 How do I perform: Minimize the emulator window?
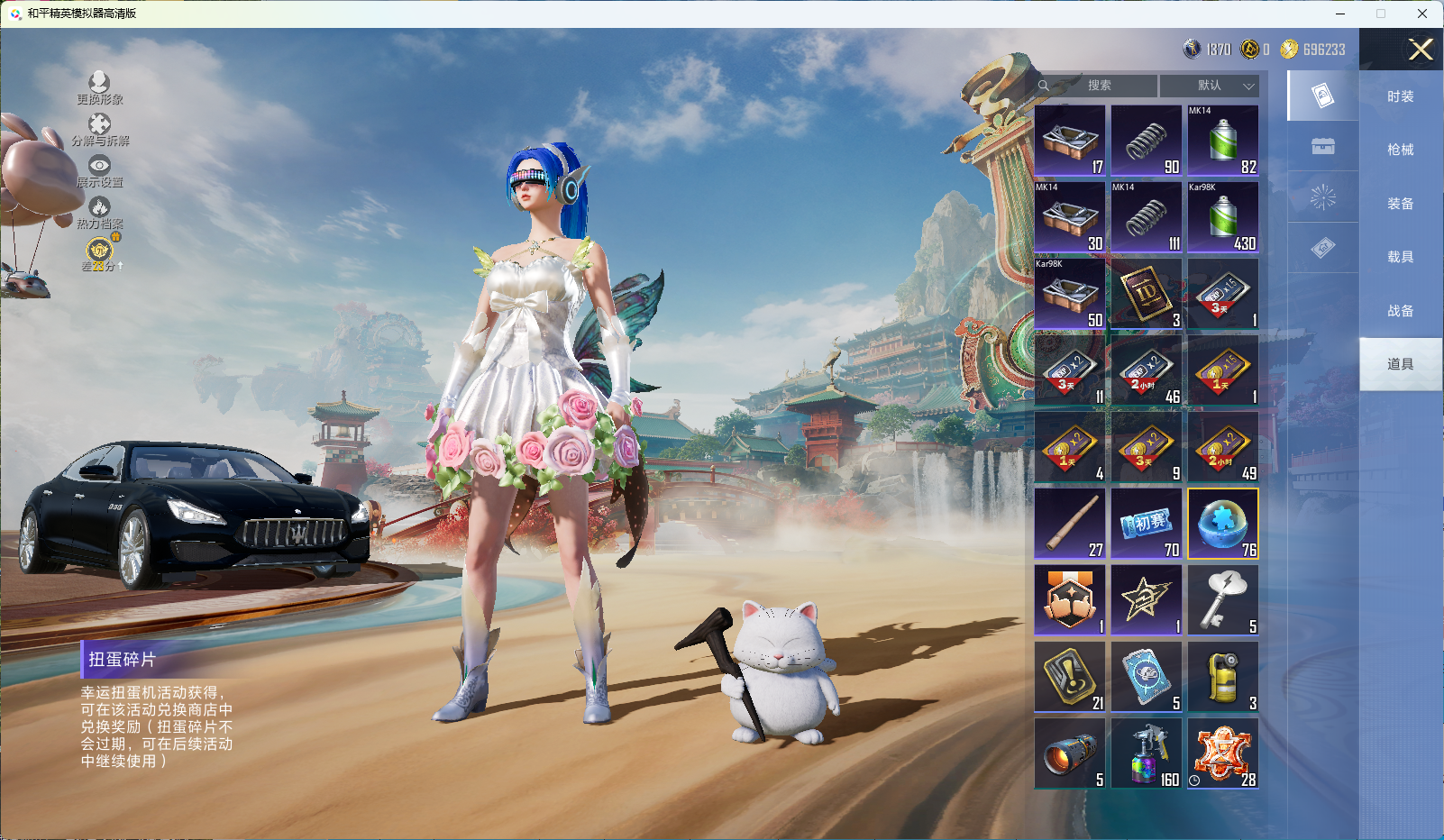[1340, 14]
